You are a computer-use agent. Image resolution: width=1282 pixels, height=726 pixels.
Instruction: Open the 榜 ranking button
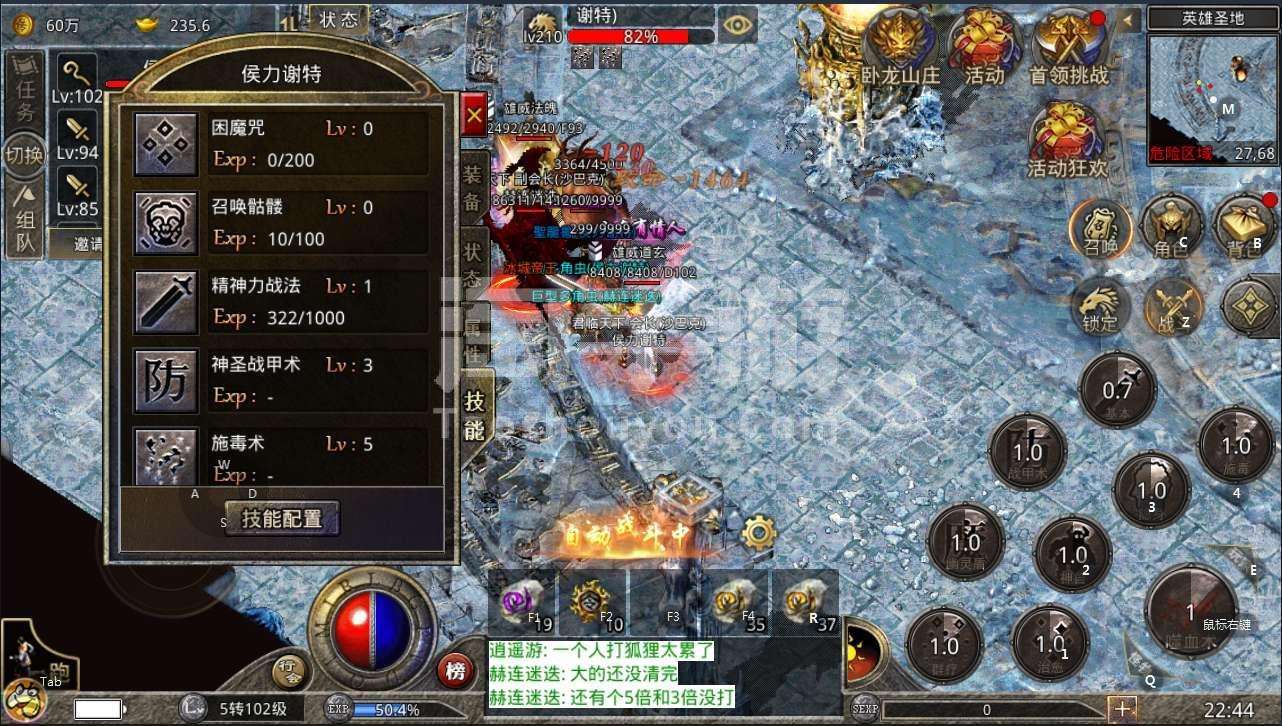(456, 671)
